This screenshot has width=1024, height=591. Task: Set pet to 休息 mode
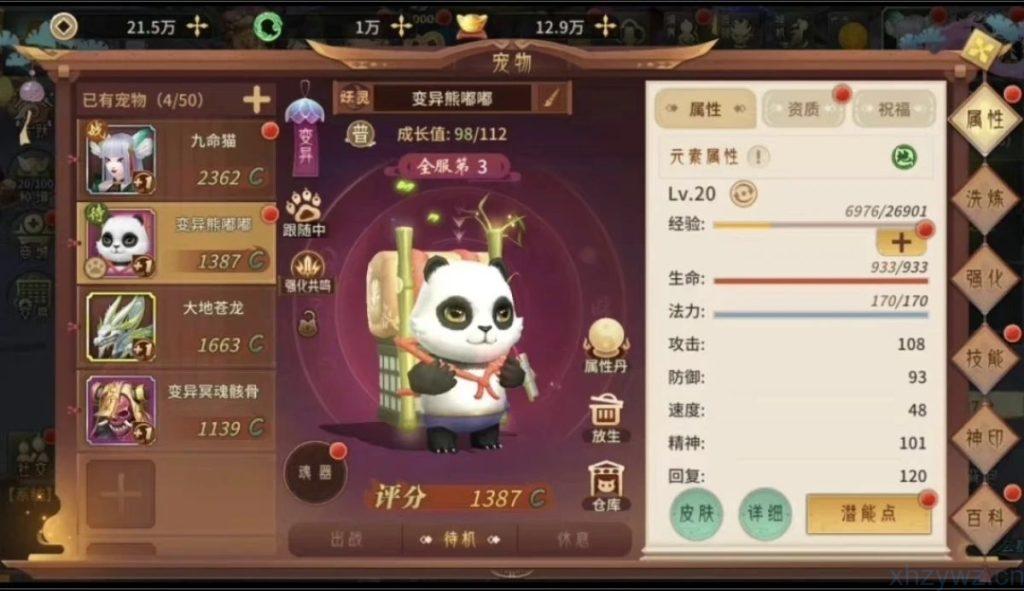[x=574, y=539]
